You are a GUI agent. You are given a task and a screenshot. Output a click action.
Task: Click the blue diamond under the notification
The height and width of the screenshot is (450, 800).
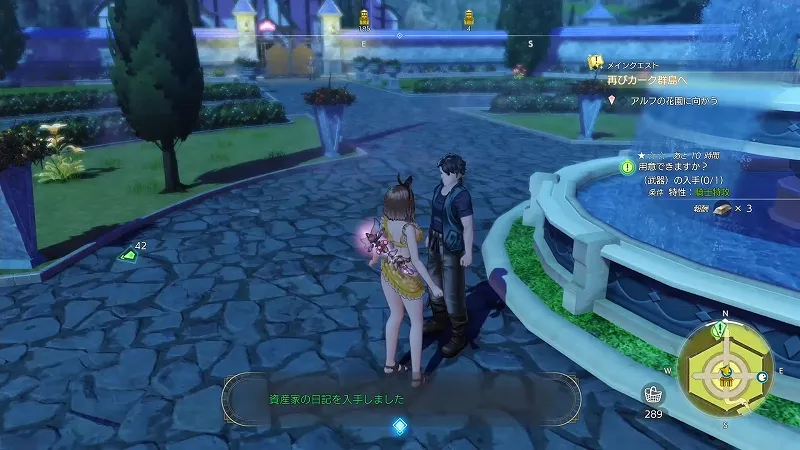point(400,427)
